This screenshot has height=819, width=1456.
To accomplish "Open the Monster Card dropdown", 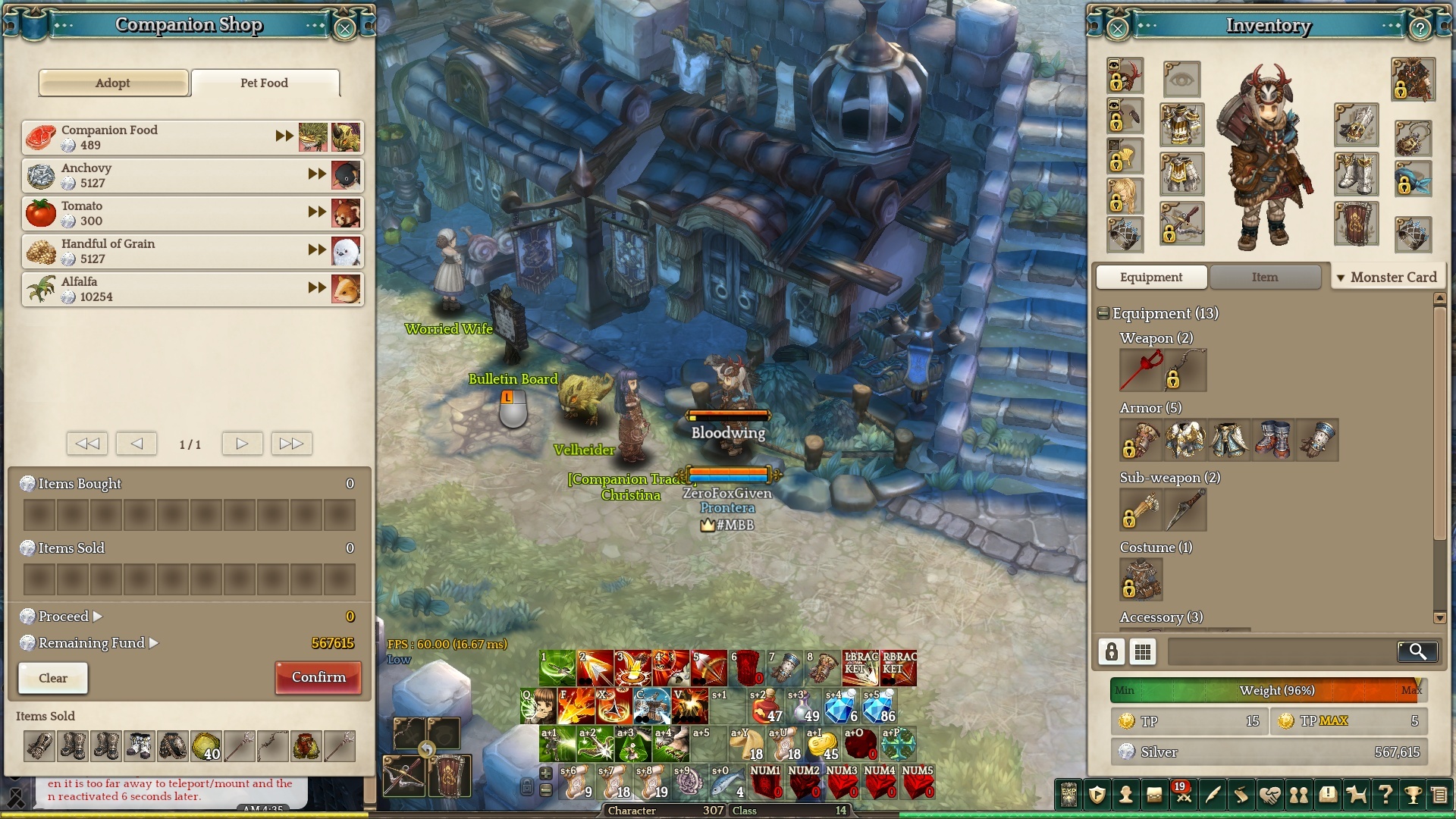I will (x=1387, y=278).
